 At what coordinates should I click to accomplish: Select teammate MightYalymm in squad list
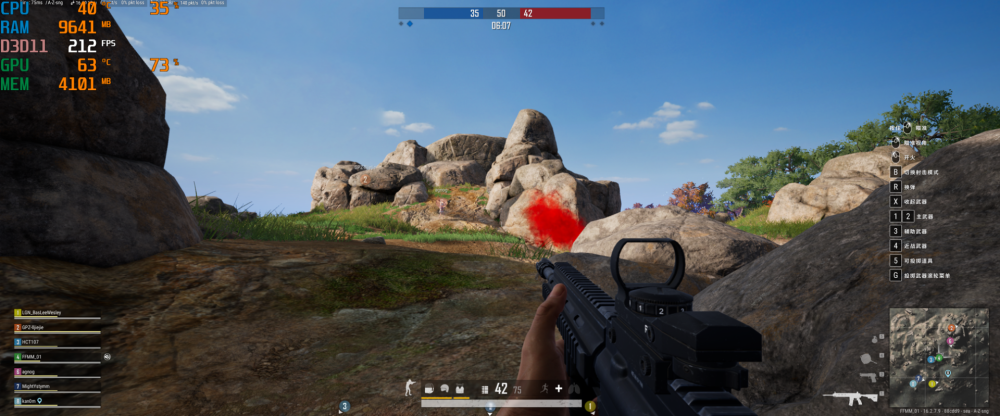[x=37, y=386]
